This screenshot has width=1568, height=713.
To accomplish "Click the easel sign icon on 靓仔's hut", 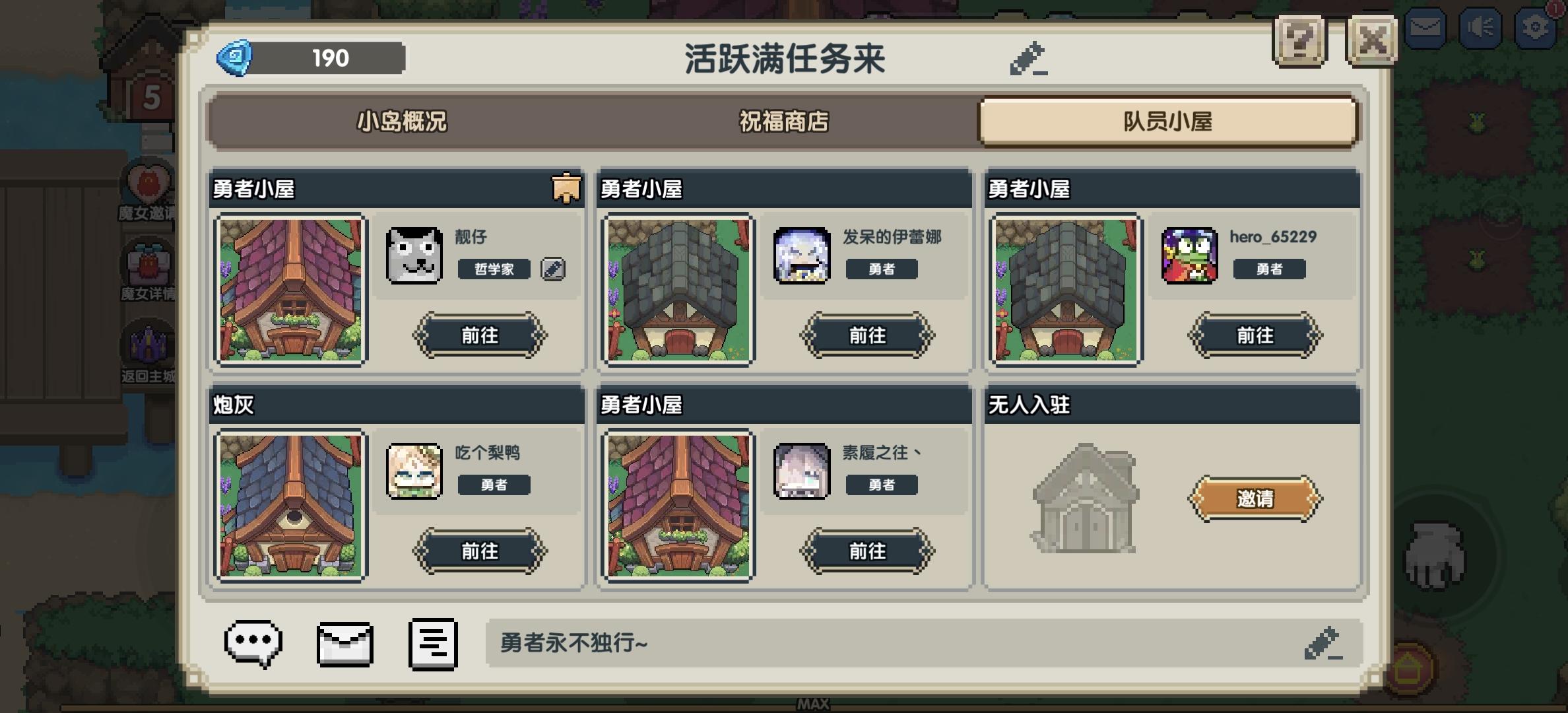I will pyautogui.click(x=565, y=188).
